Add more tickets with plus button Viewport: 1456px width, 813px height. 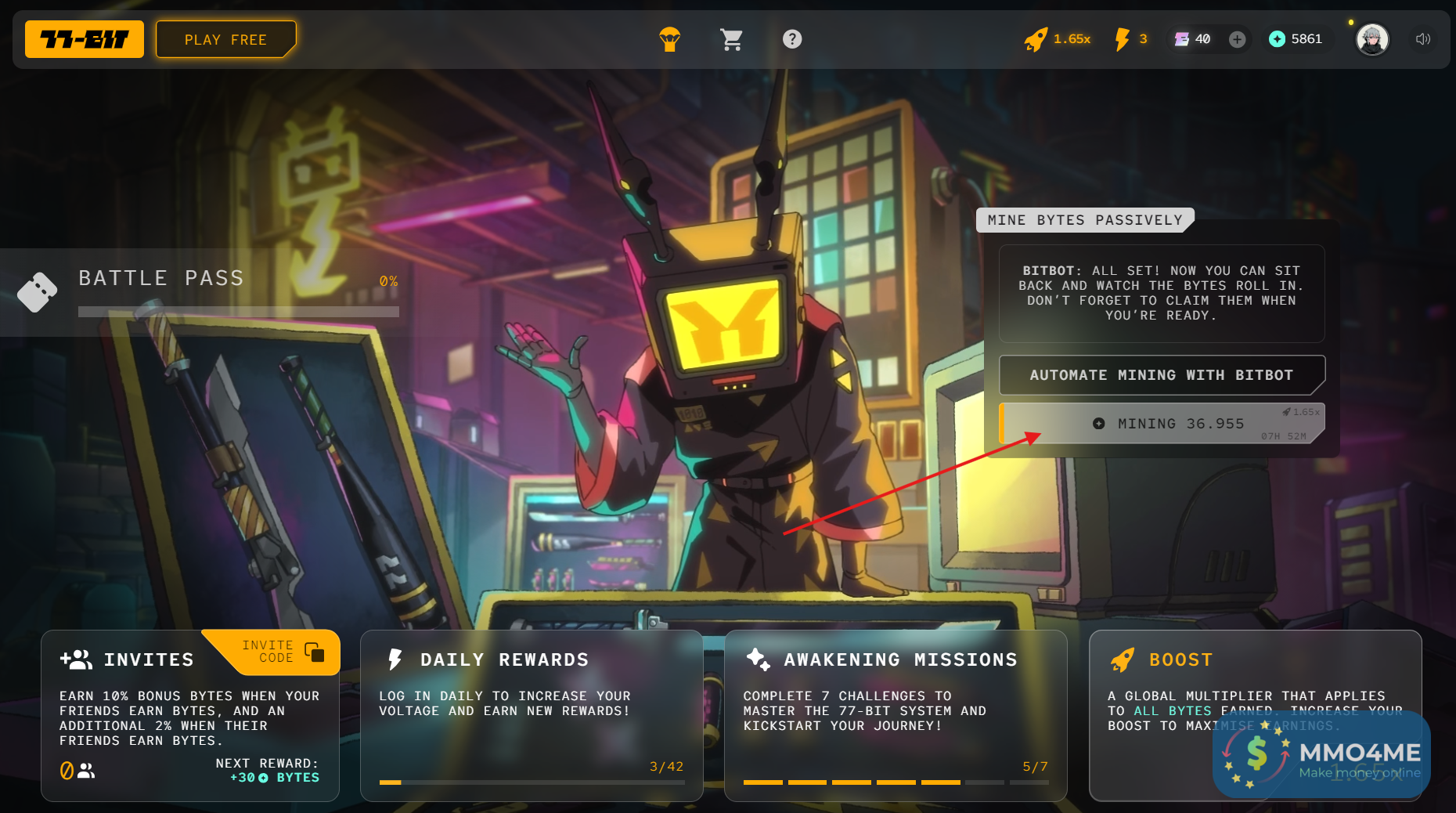point(1237,39)
